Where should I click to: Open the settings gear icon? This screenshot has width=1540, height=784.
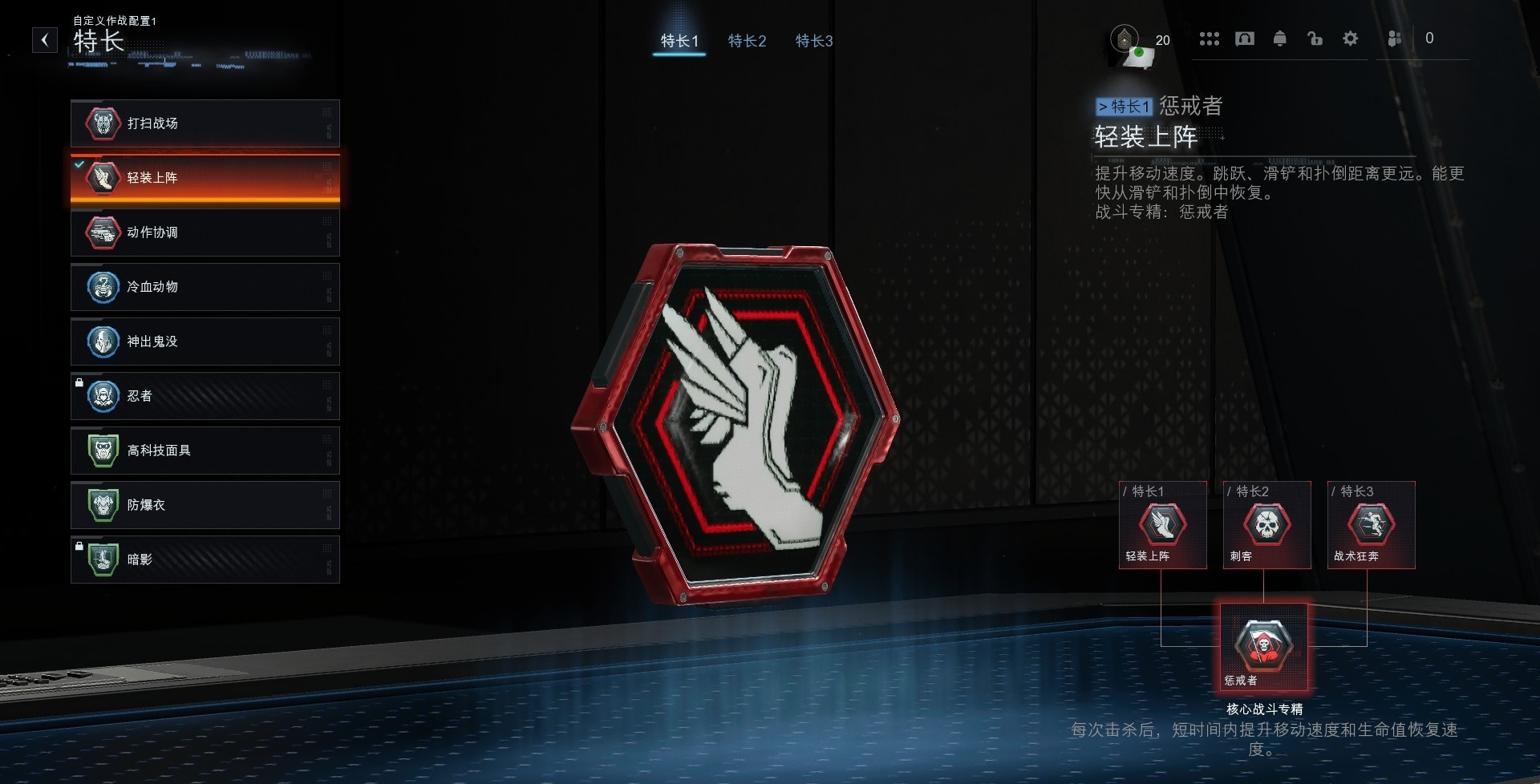click(1350, 38)
